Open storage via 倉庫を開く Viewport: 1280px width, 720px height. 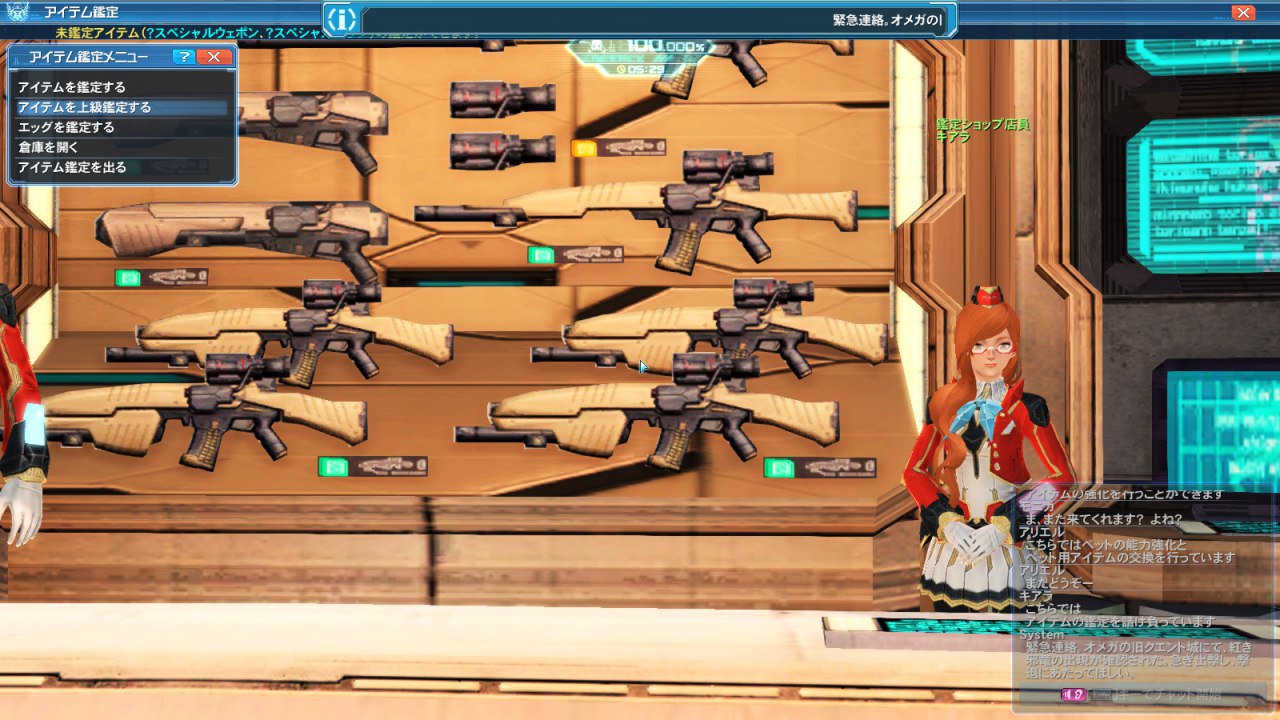pyautogui.click(x=48, y=147)
